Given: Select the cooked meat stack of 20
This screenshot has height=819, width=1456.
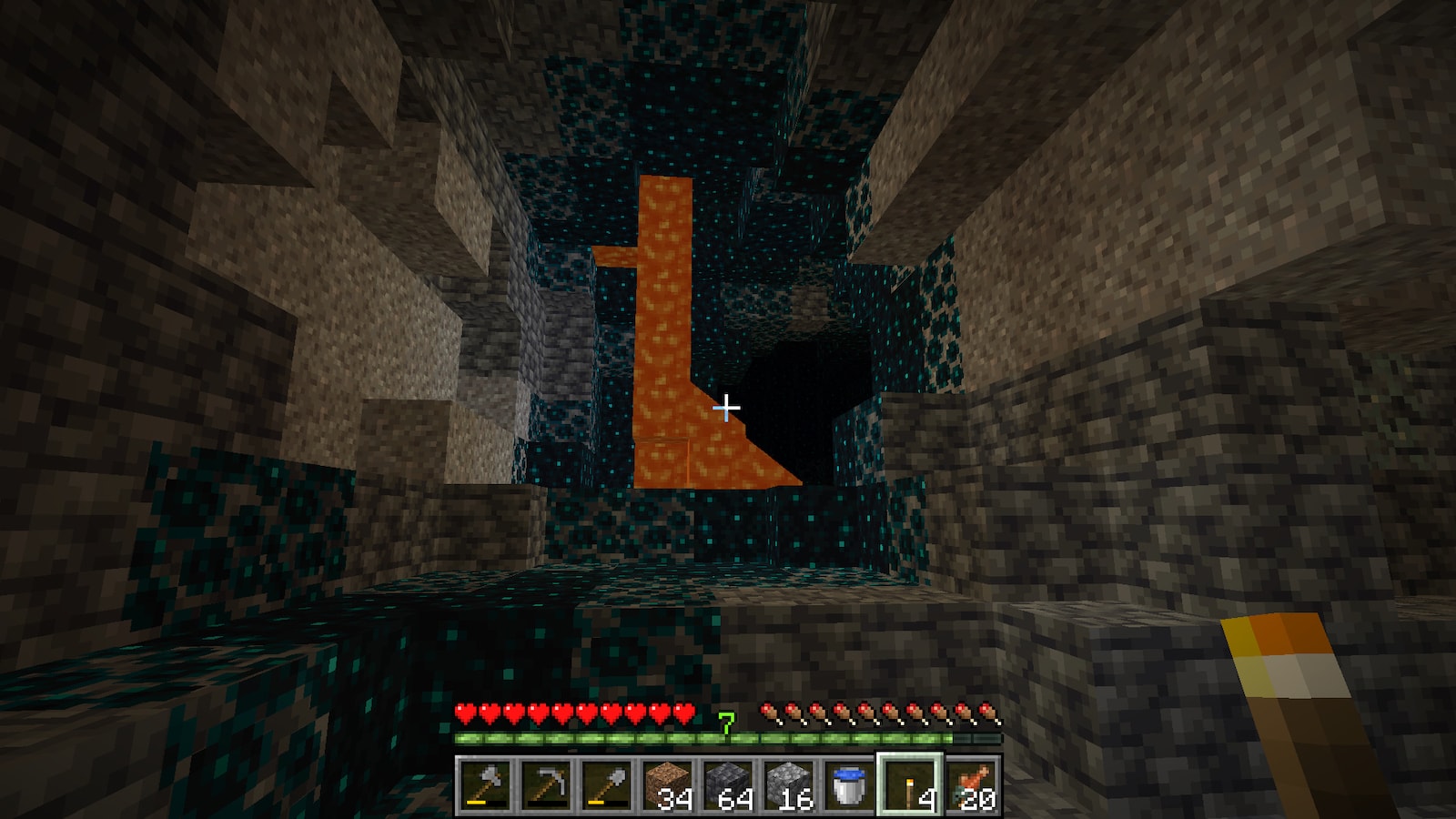Looking at the screenshot, I should click(971, 784).
